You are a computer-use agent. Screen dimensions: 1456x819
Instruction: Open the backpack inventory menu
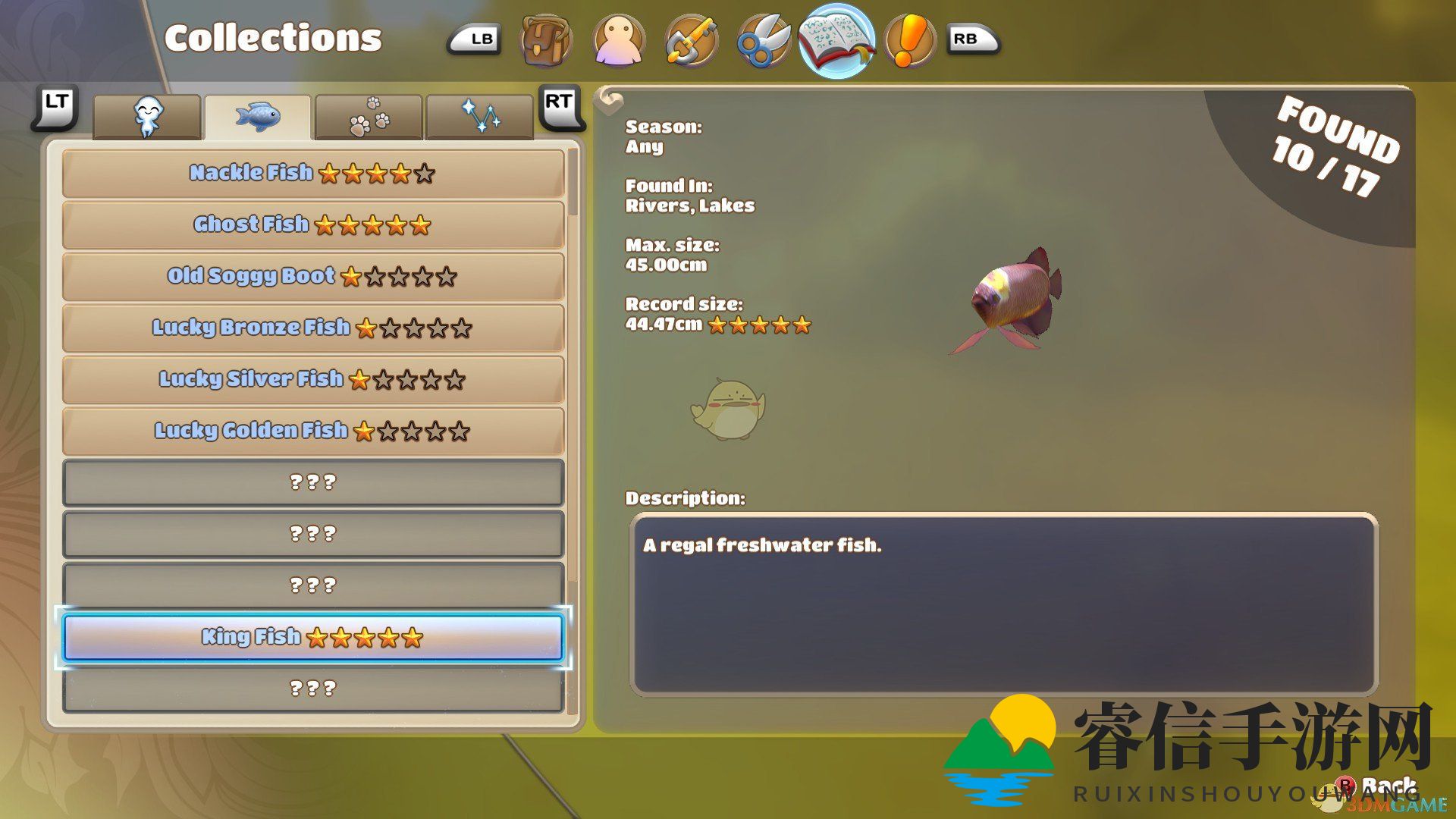545,40
